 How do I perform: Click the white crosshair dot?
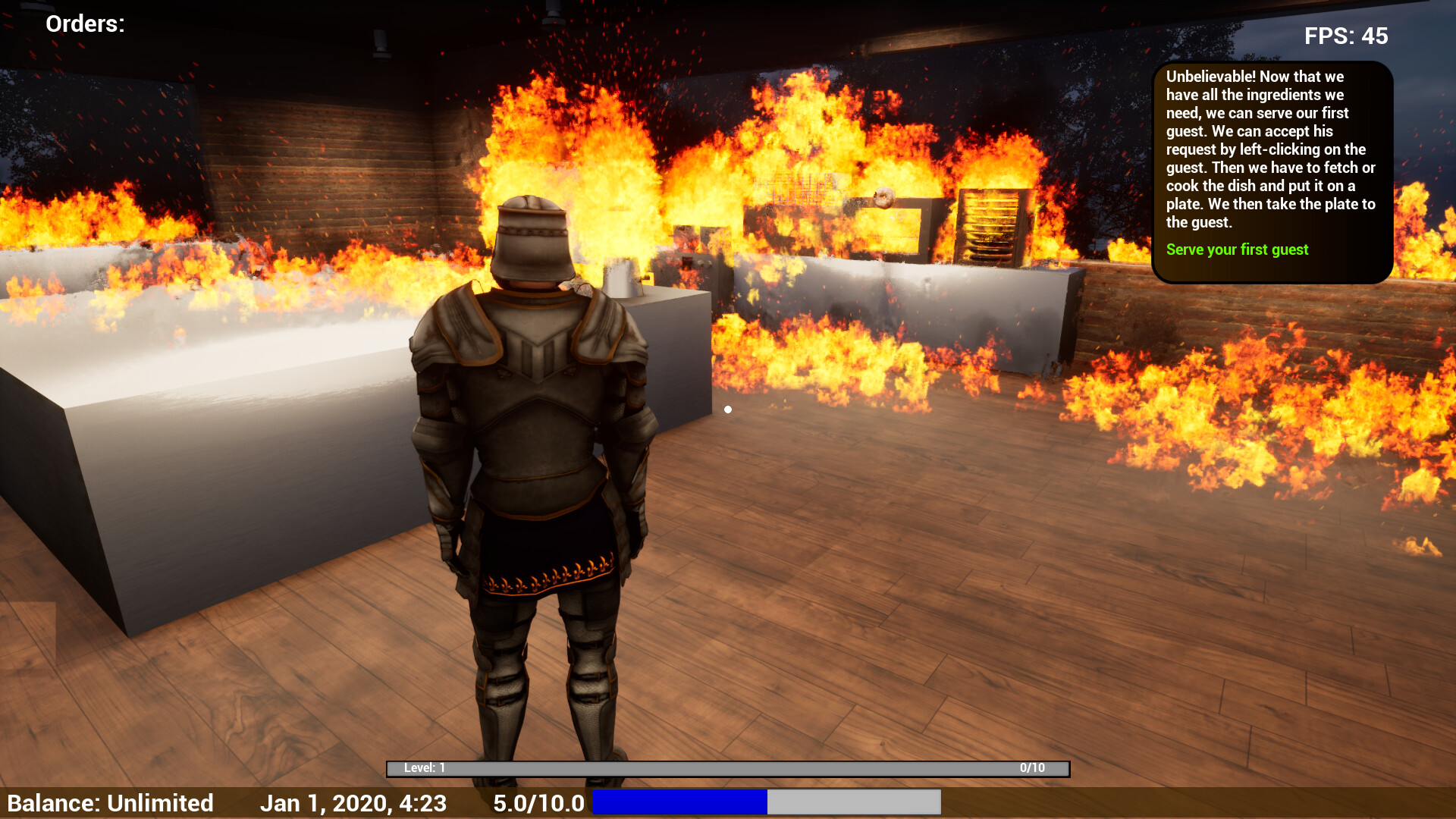[729, 409]
